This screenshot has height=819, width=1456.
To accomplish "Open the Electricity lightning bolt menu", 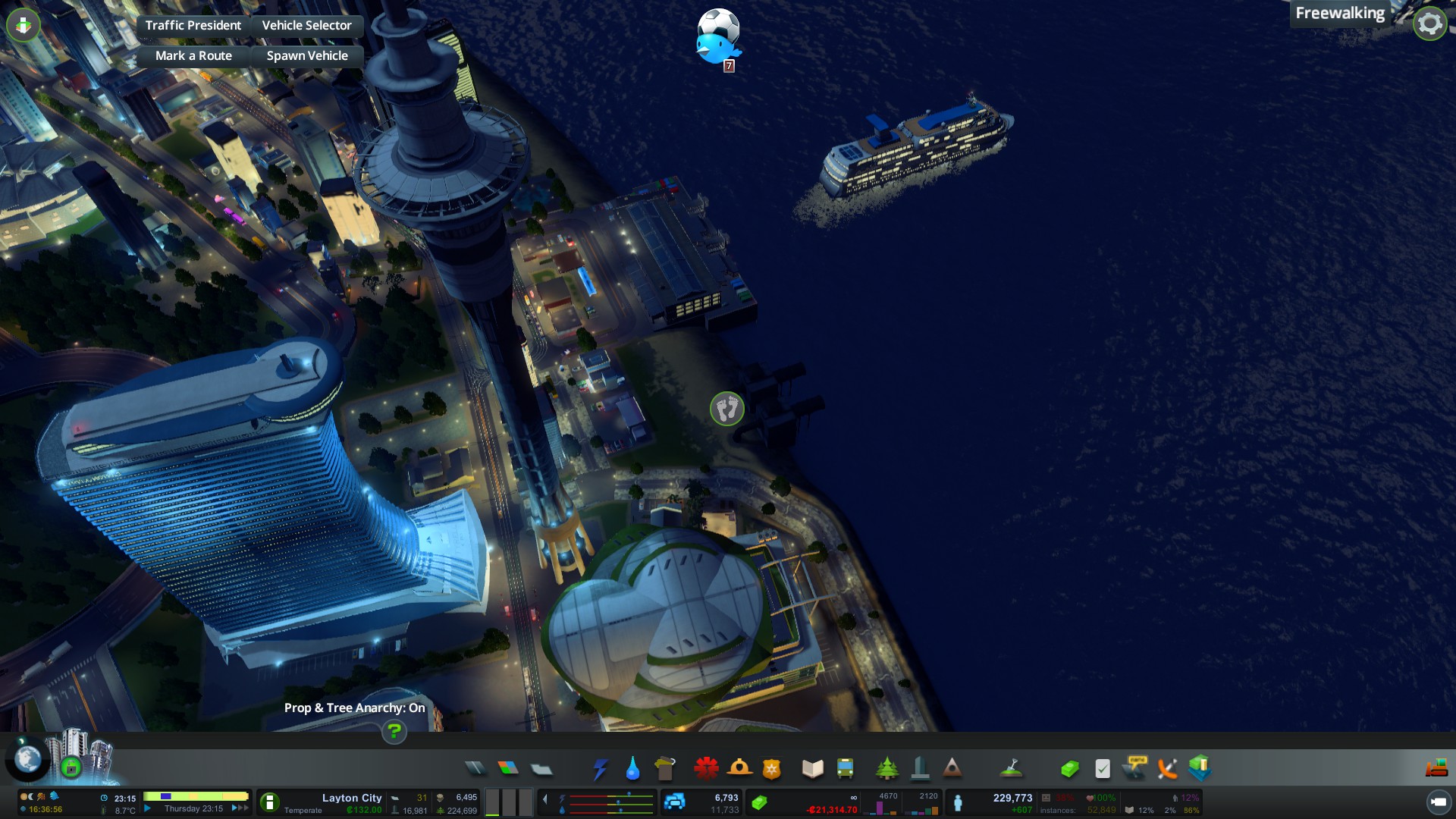I will [x=600, y=769].
